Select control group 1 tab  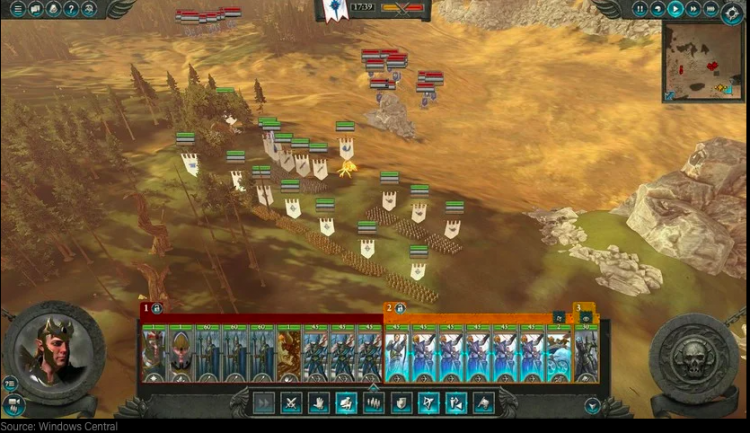146,309
